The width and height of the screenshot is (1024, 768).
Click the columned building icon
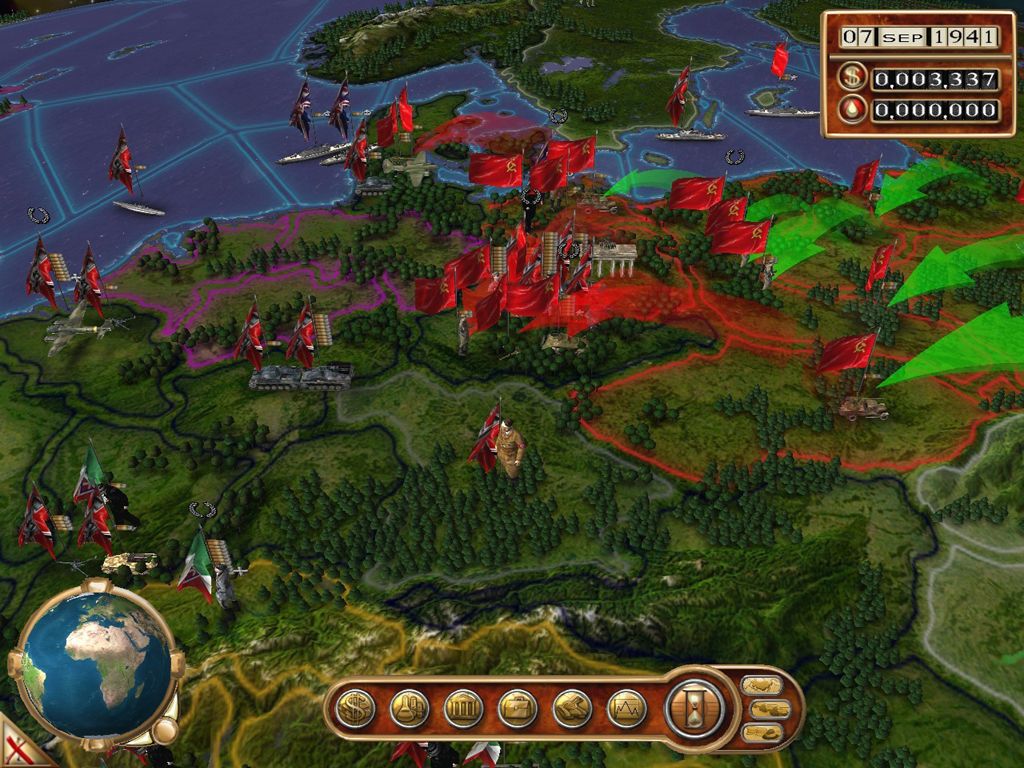coord(463,709)
